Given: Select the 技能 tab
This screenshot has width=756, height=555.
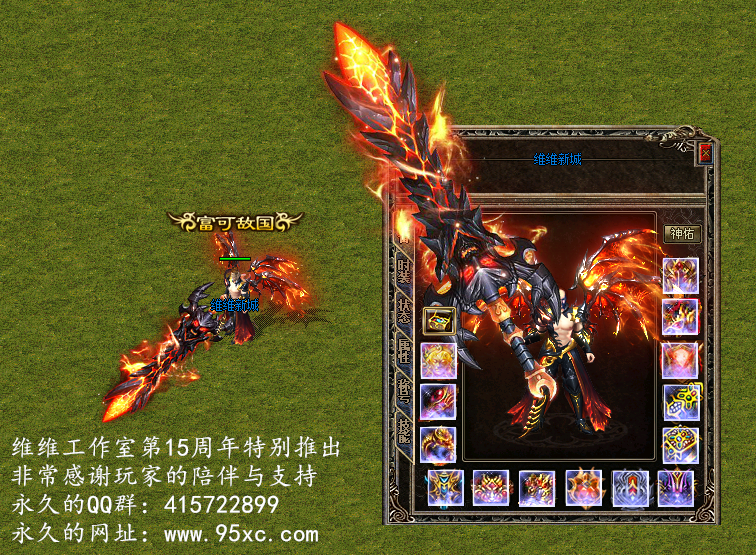Looking at the screenshot, I should point(404,430).
